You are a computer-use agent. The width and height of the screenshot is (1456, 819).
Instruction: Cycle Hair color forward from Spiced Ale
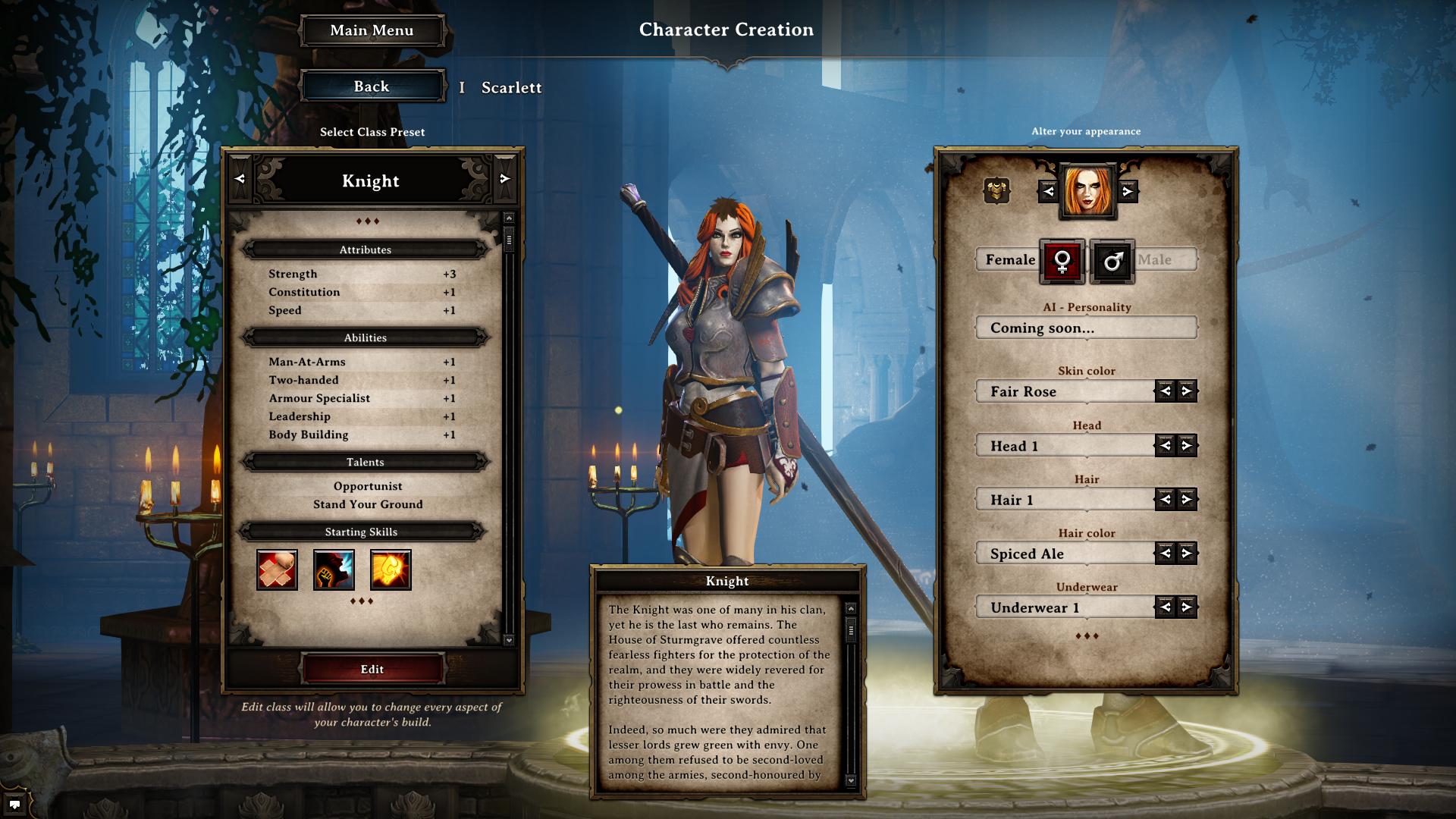pyautogui.click(x=1187, y=554)
